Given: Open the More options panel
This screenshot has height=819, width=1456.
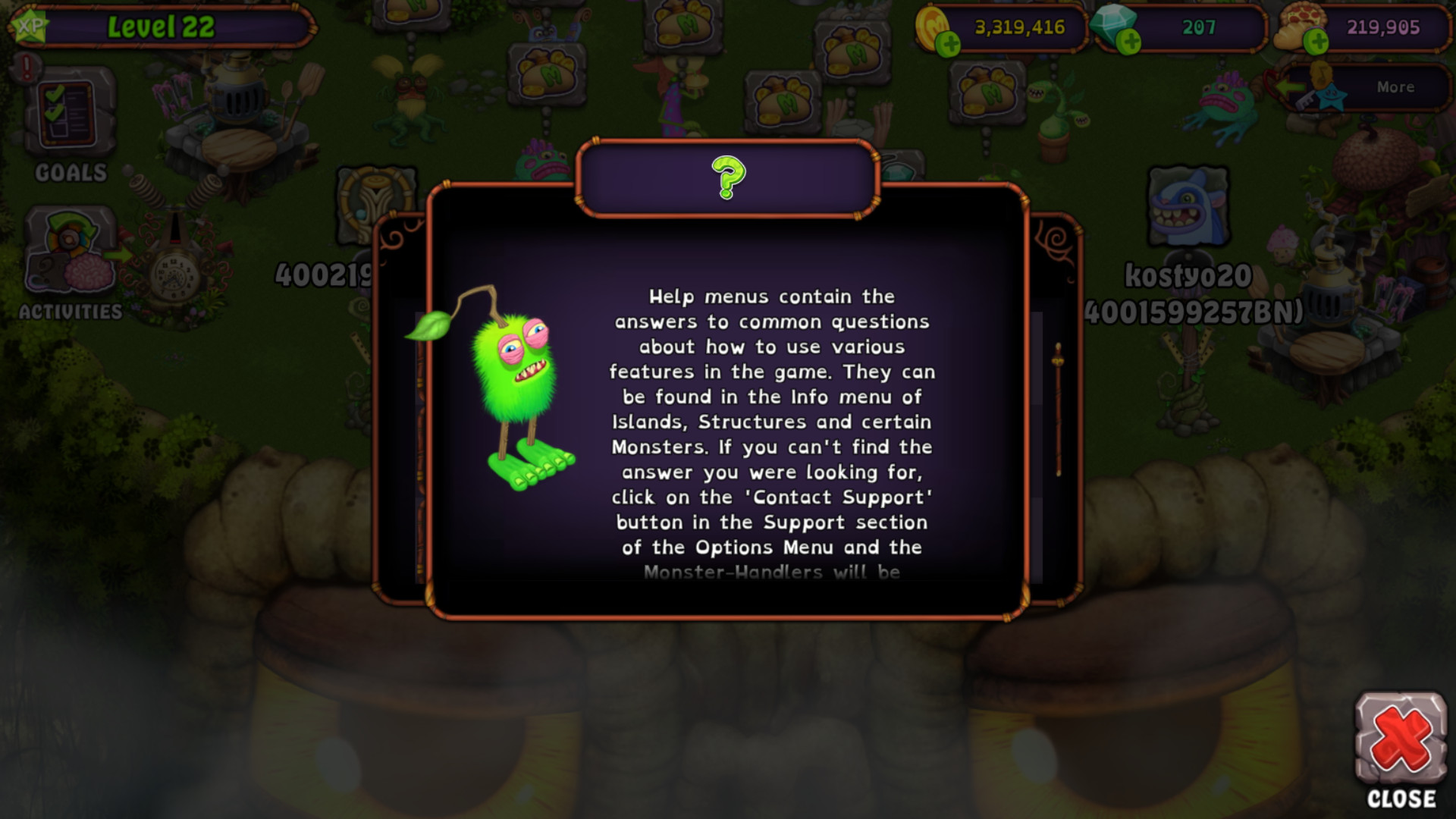Looking at the screenshot, I should (x=1395, y=86).
